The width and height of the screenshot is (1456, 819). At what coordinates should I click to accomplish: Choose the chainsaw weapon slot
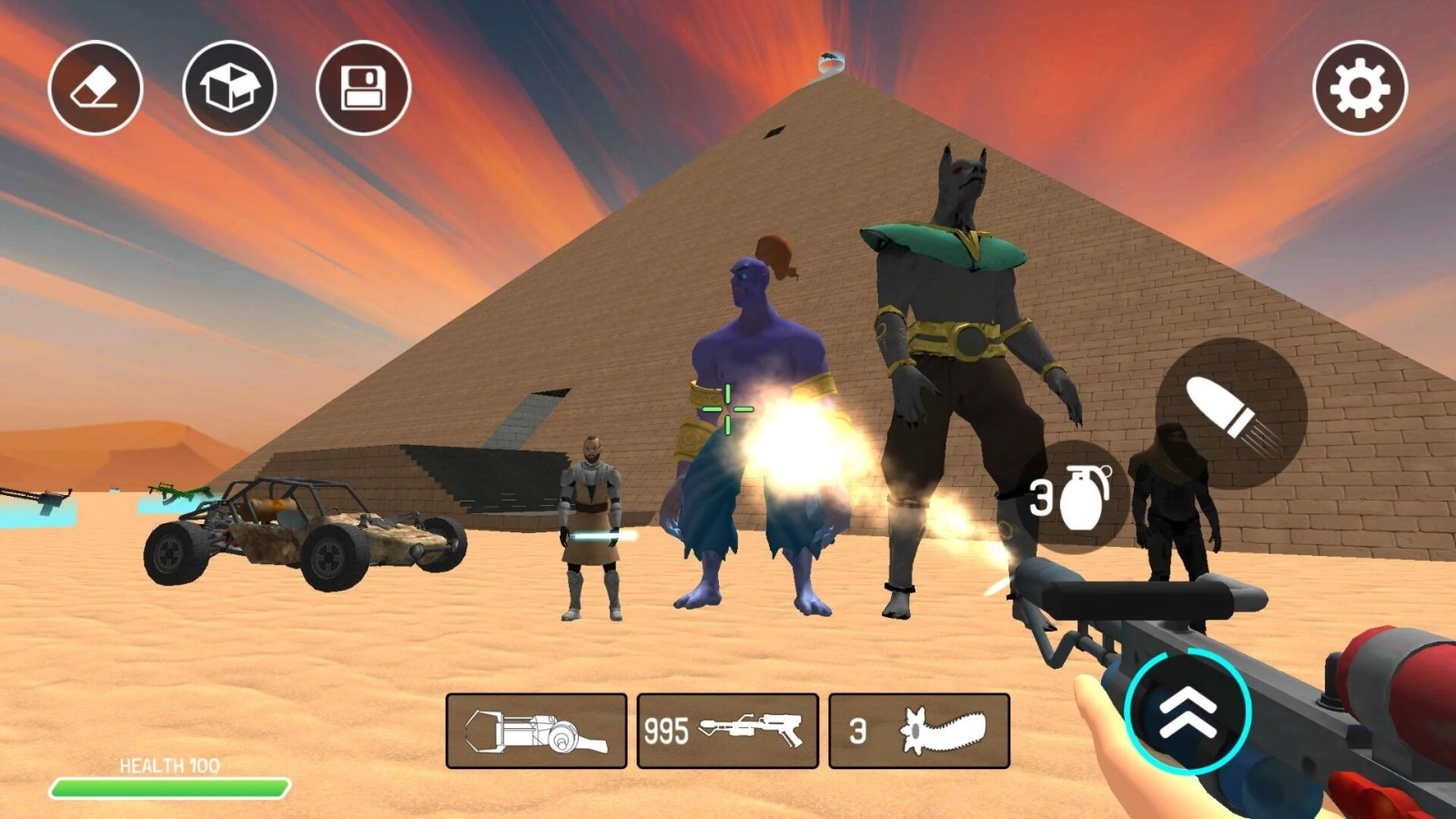click(919, 731)
